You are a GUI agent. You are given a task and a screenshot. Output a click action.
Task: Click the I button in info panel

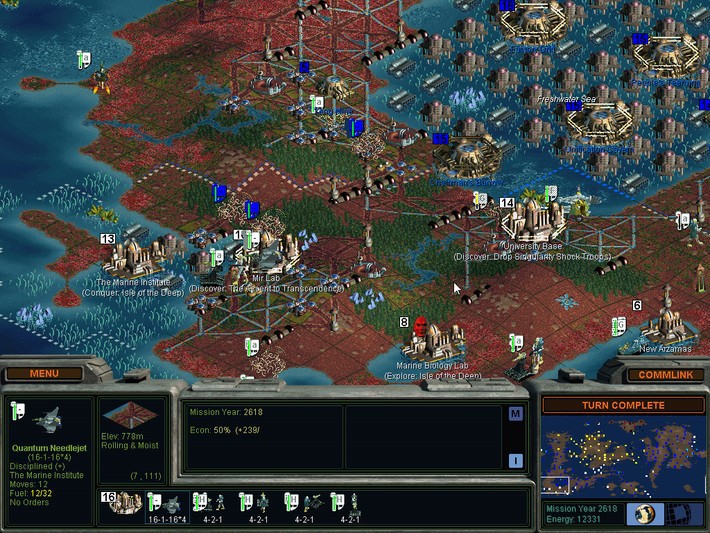pyautogui.click(x=515, y=461)
